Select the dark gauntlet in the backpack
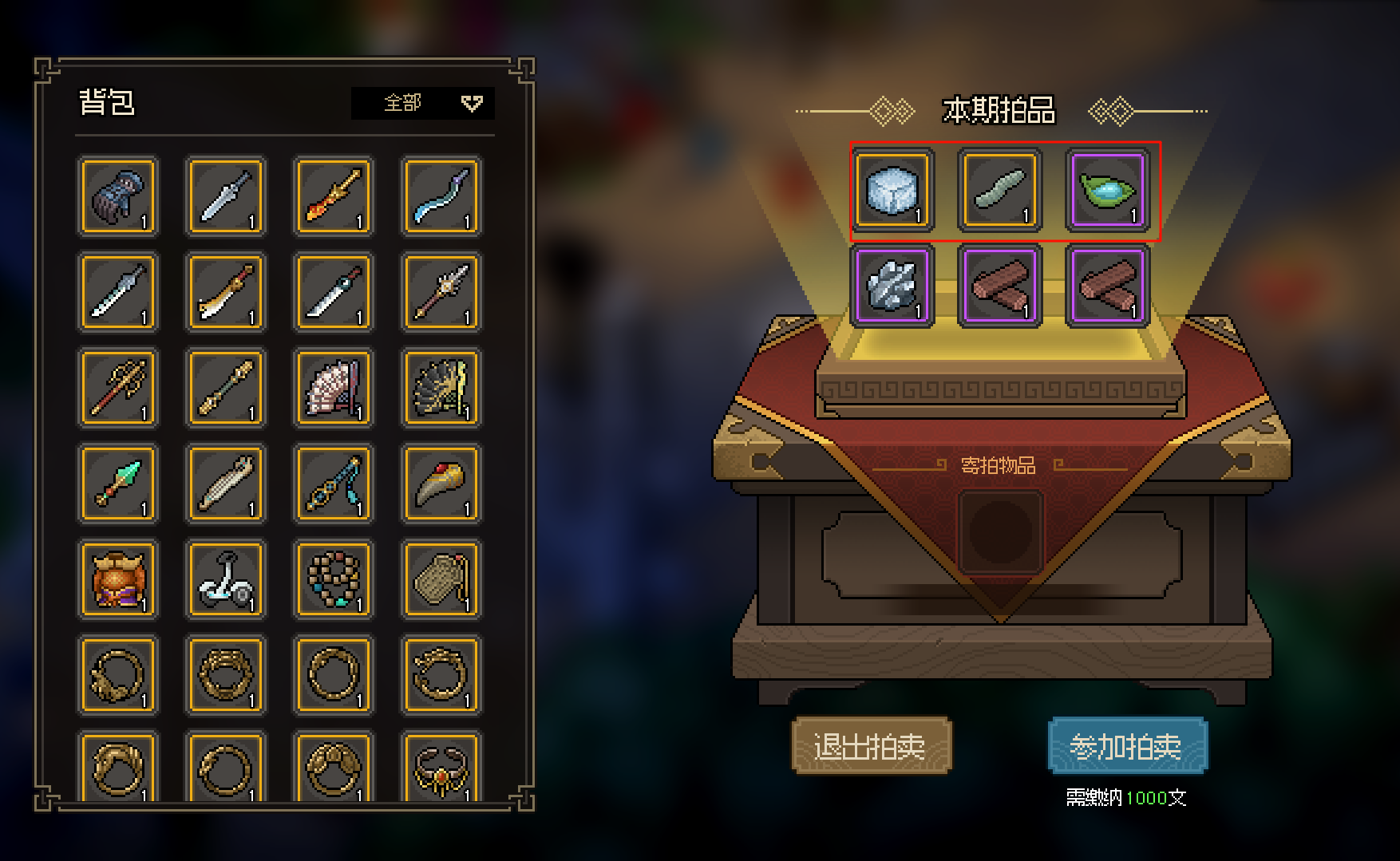This screenshot has height=861, width=1400. [x=118, y=197]
